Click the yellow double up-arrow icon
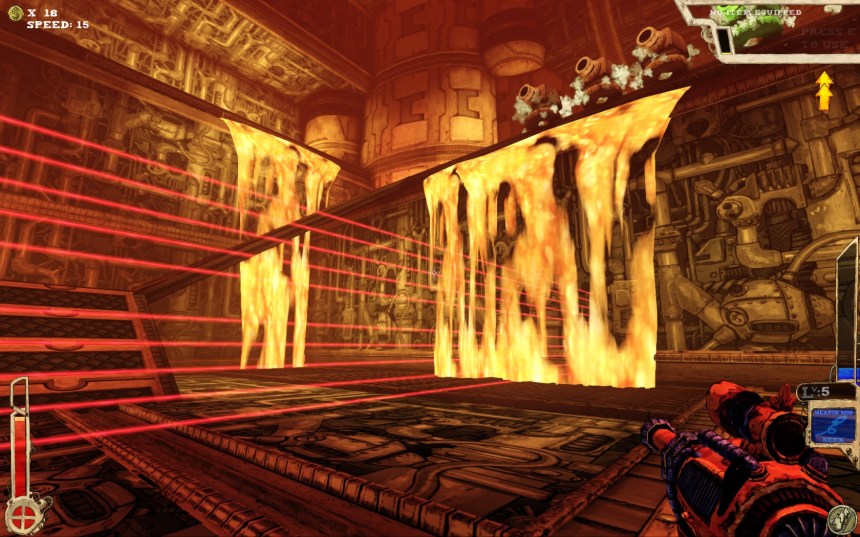Image resolution: width=860 pixels, height=537 pixels. [x=824, y=90]
